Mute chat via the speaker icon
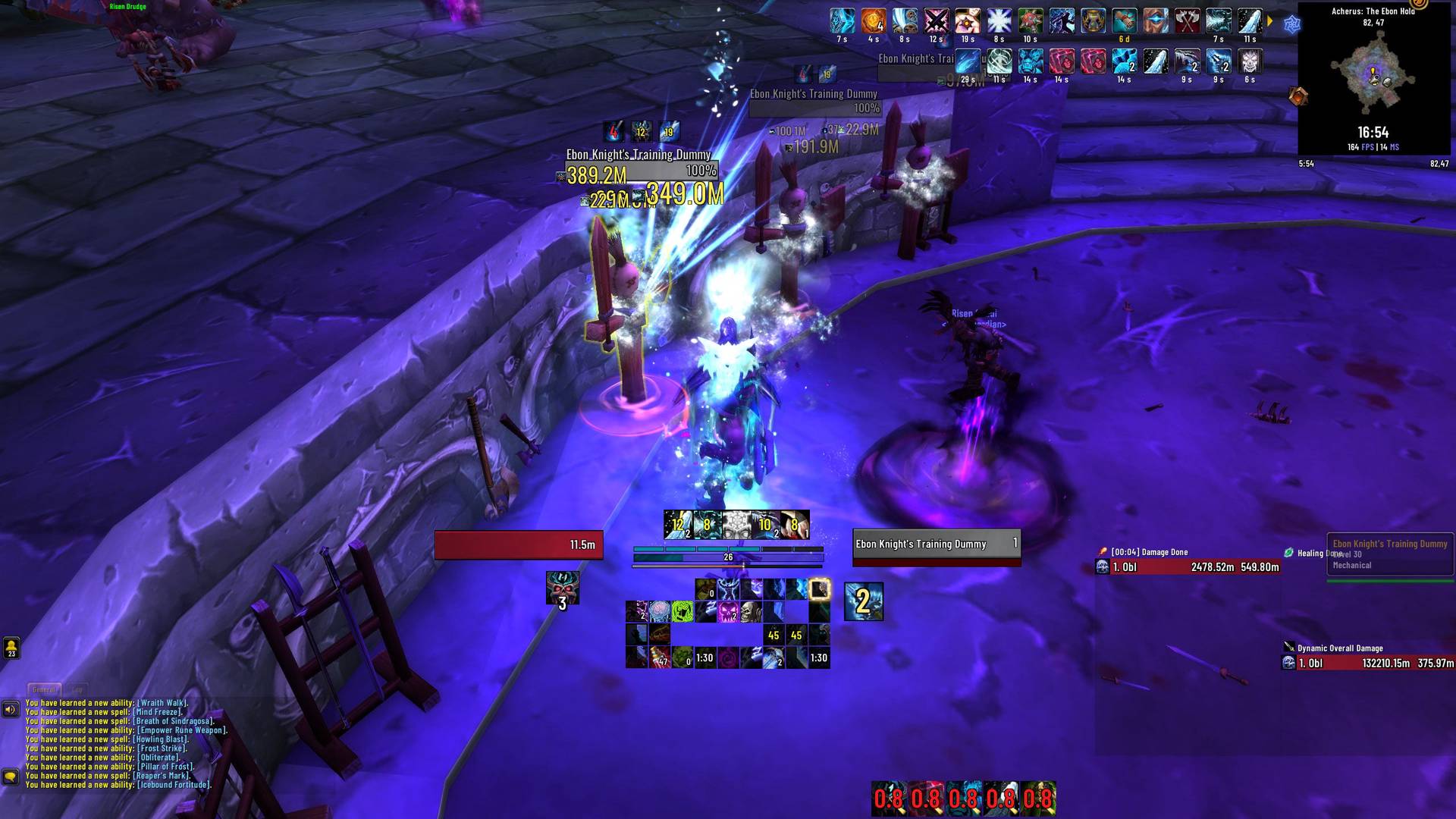Image resolution: width=1456 pixels, height=819 pixels. [x=10, y=708]
